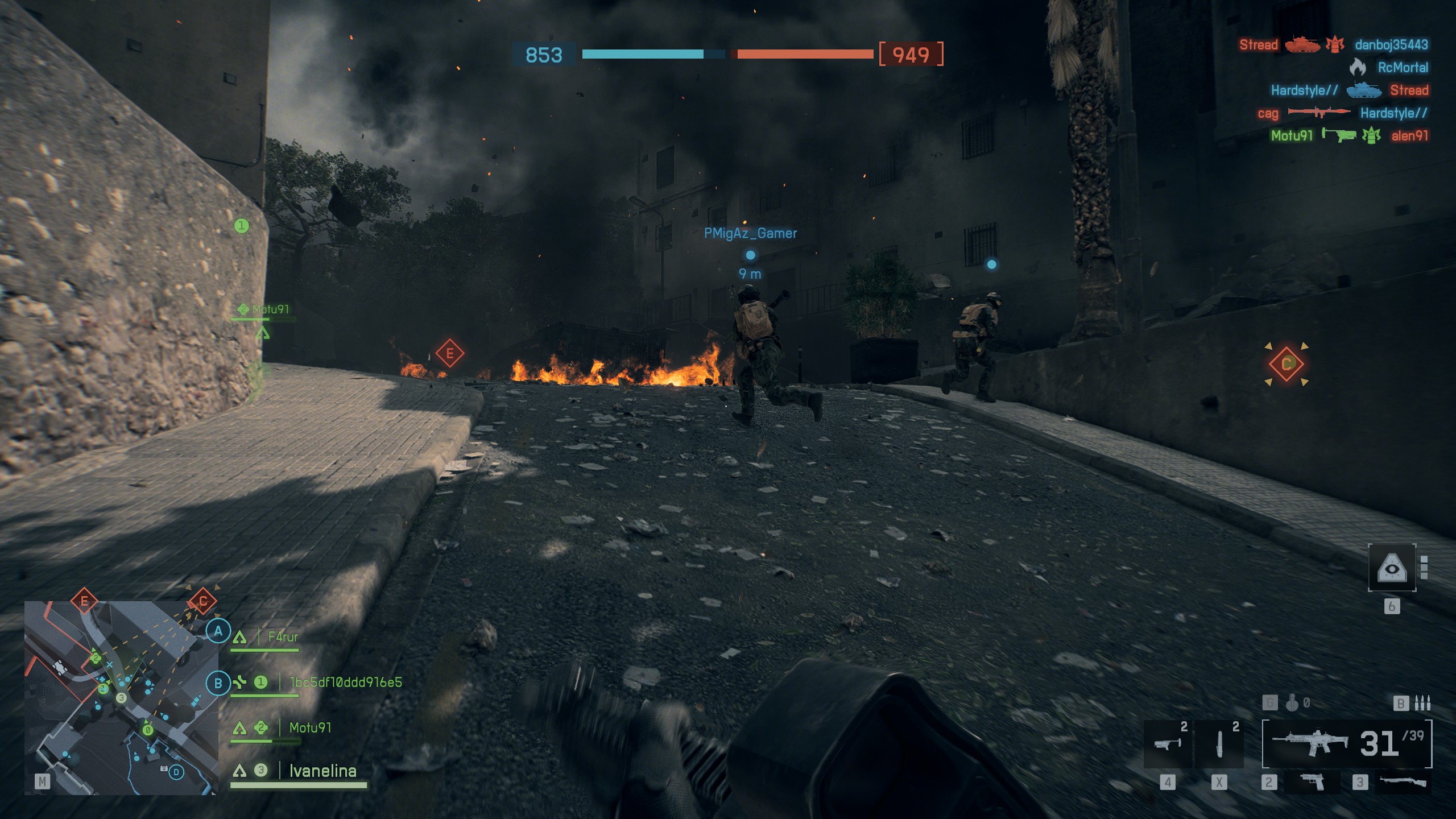Select objective E marker on the minimap
Image resolution: width=1456 pixels, height=819 pixels.
click(84, 601)
